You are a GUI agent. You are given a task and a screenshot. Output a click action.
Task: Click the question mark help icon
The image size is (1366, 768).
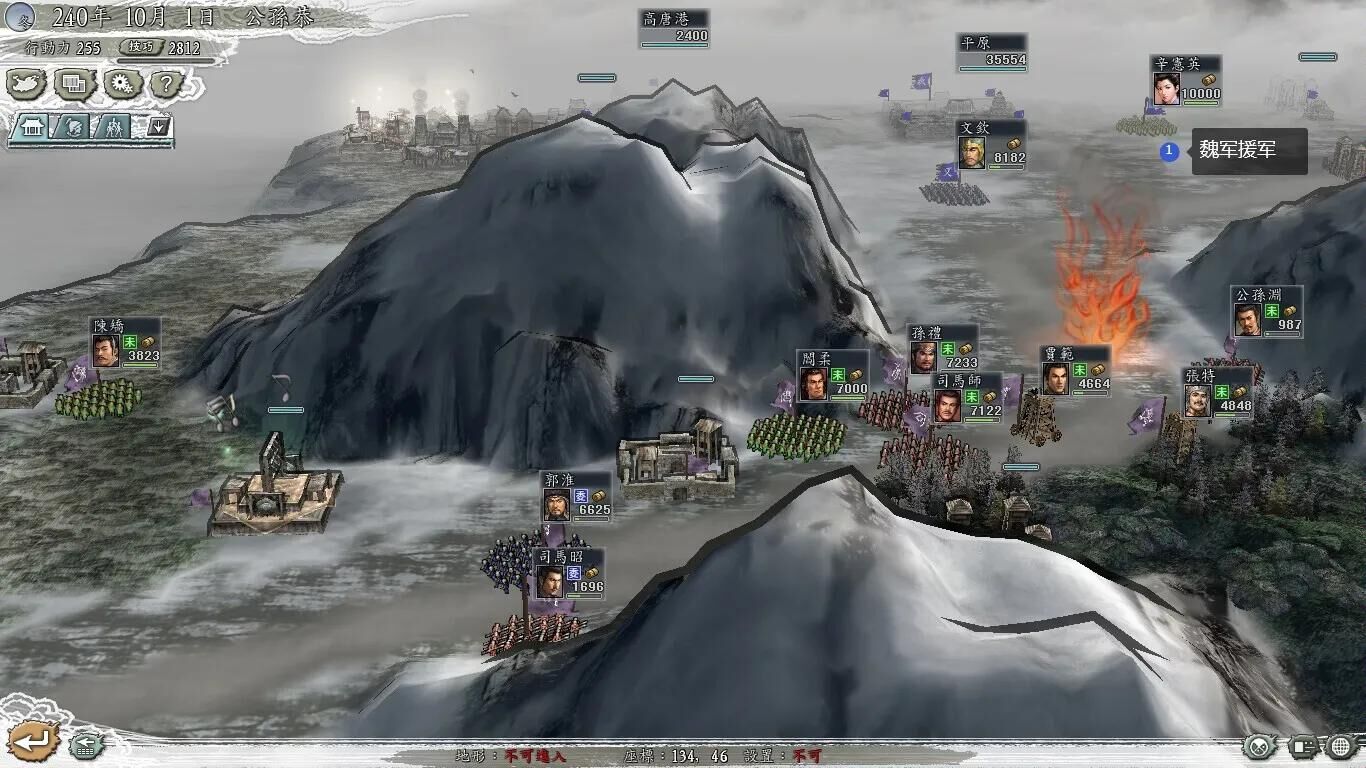[166, 83]
